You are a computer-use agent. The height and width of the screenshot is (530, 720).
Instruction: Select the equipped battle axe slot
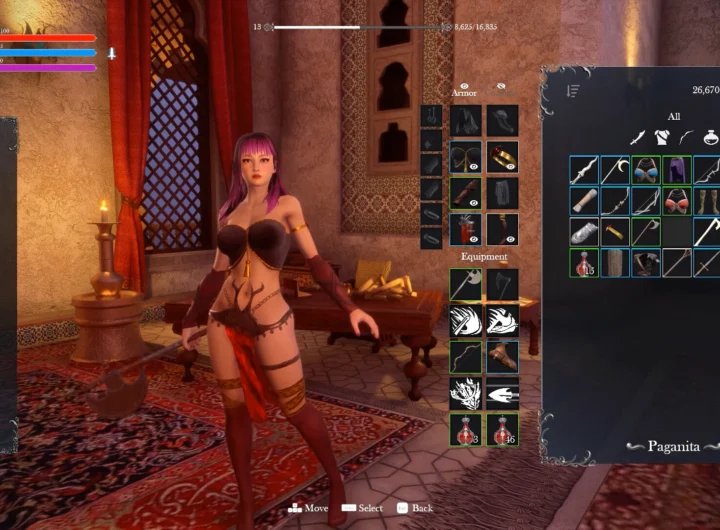tap(465, 284)
